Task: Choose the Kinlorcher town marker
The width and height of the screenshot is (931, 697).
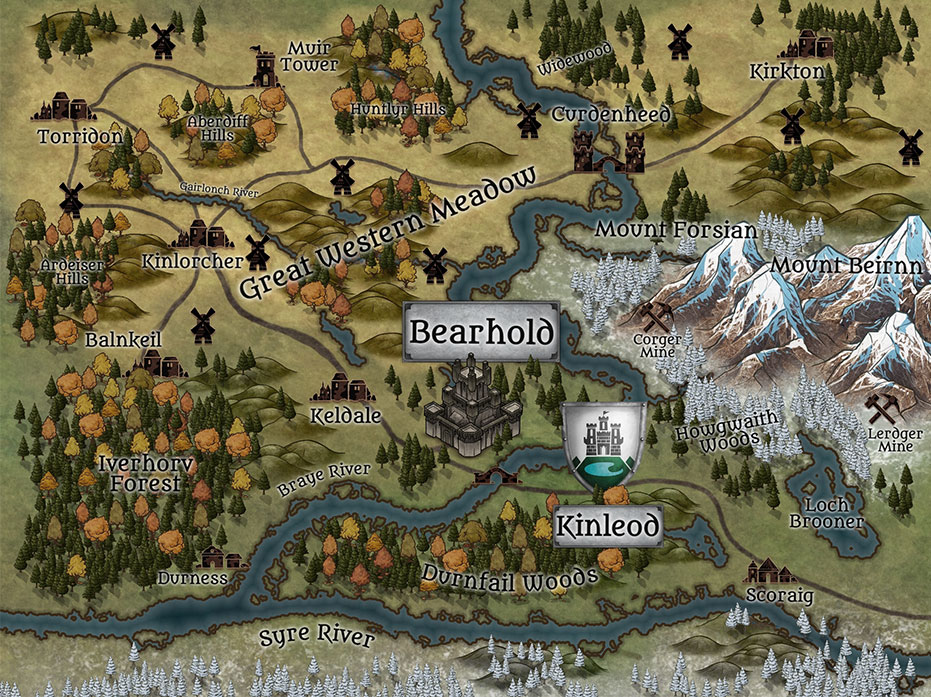Action: point(205,235)
